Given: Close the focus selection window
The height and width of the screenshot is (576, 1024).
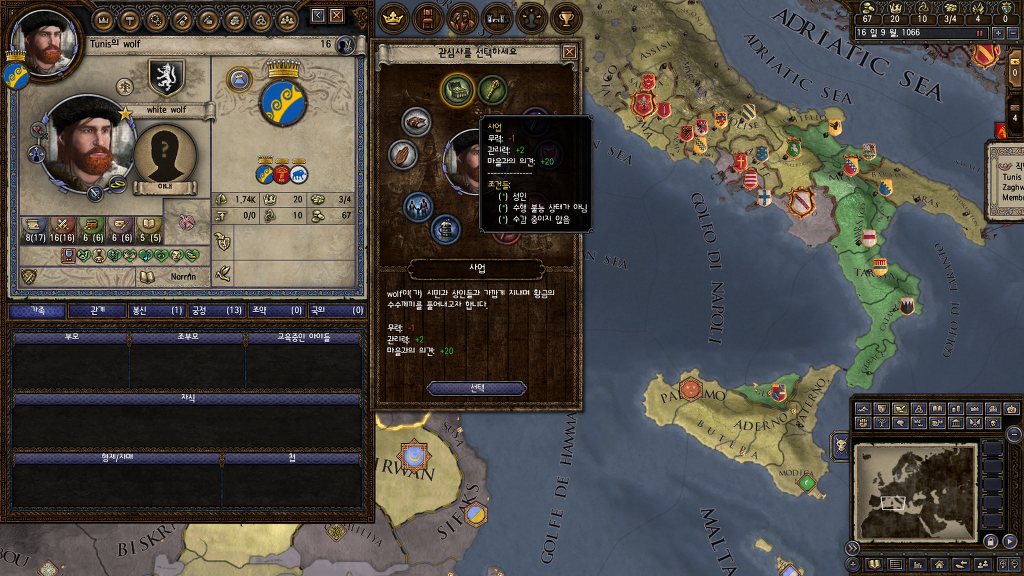Looking at the screenshot, I should [569, 52].
